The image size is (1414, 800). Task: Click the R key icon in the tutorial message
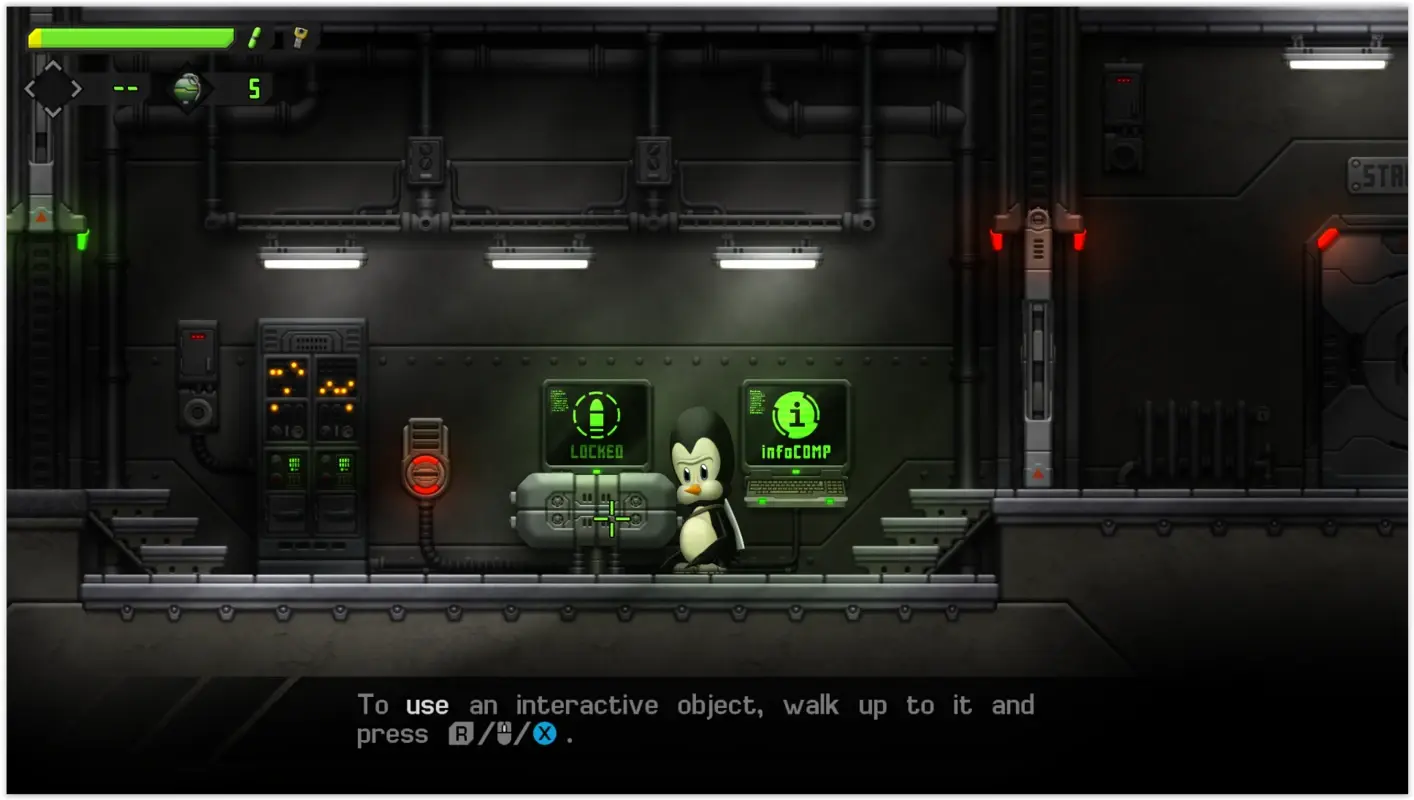(463, 734)
